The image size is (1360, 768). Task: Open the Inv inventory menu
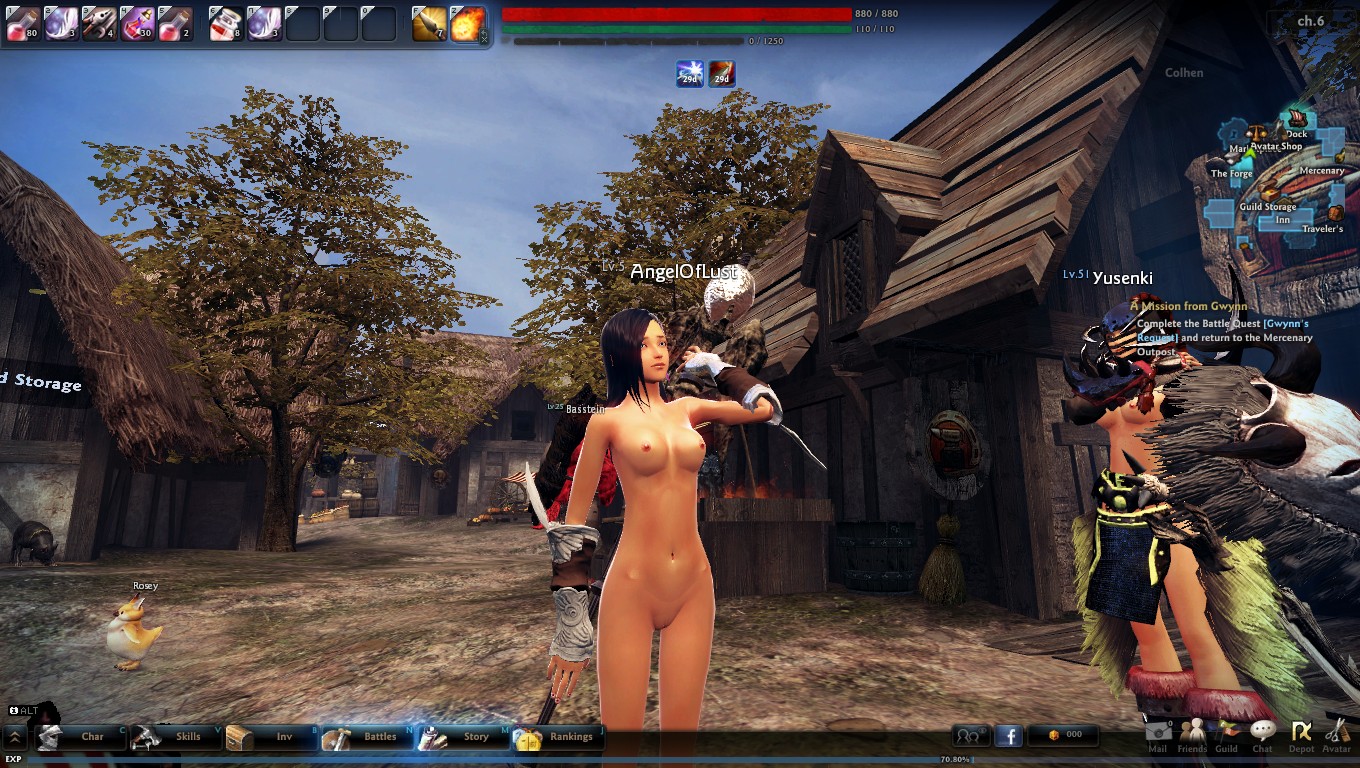[x=271, y=737]
